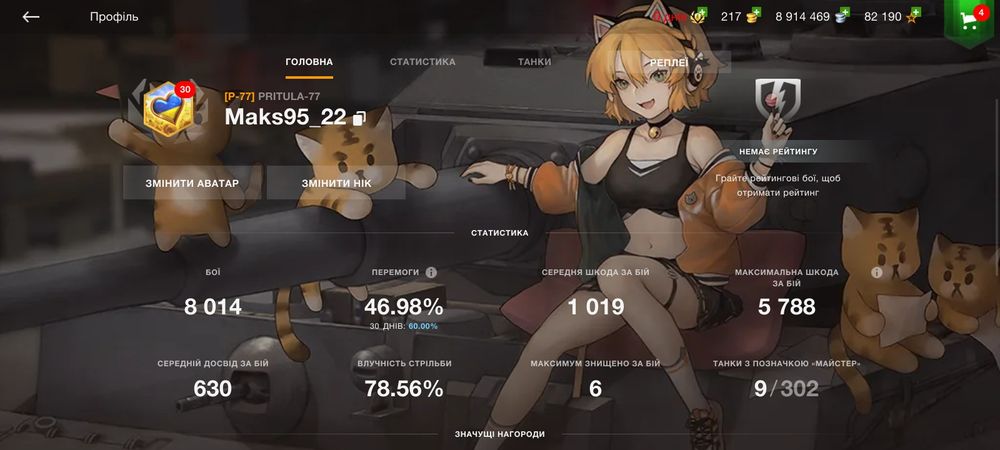Screen dimensions: 1000x450
Task: Show the Головна tab
Action: (x=309, y=62)
